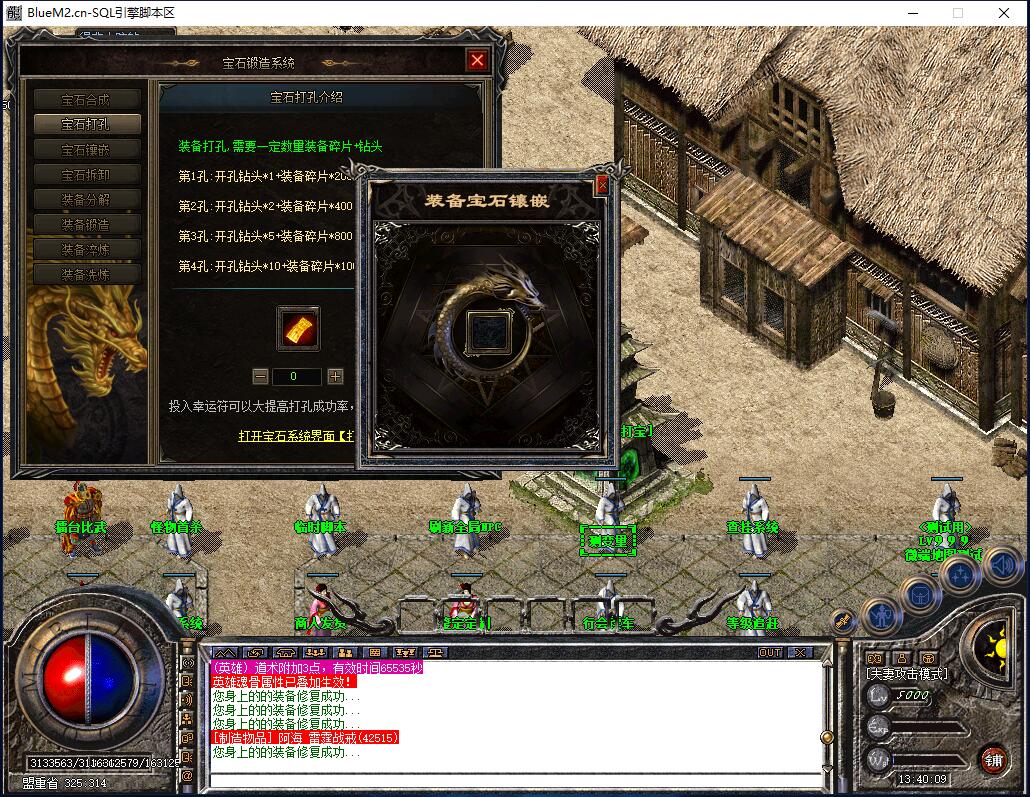The image size is (1030, 797).
Task: Select the 宝石打孔 menu entry
Action: 86,125
